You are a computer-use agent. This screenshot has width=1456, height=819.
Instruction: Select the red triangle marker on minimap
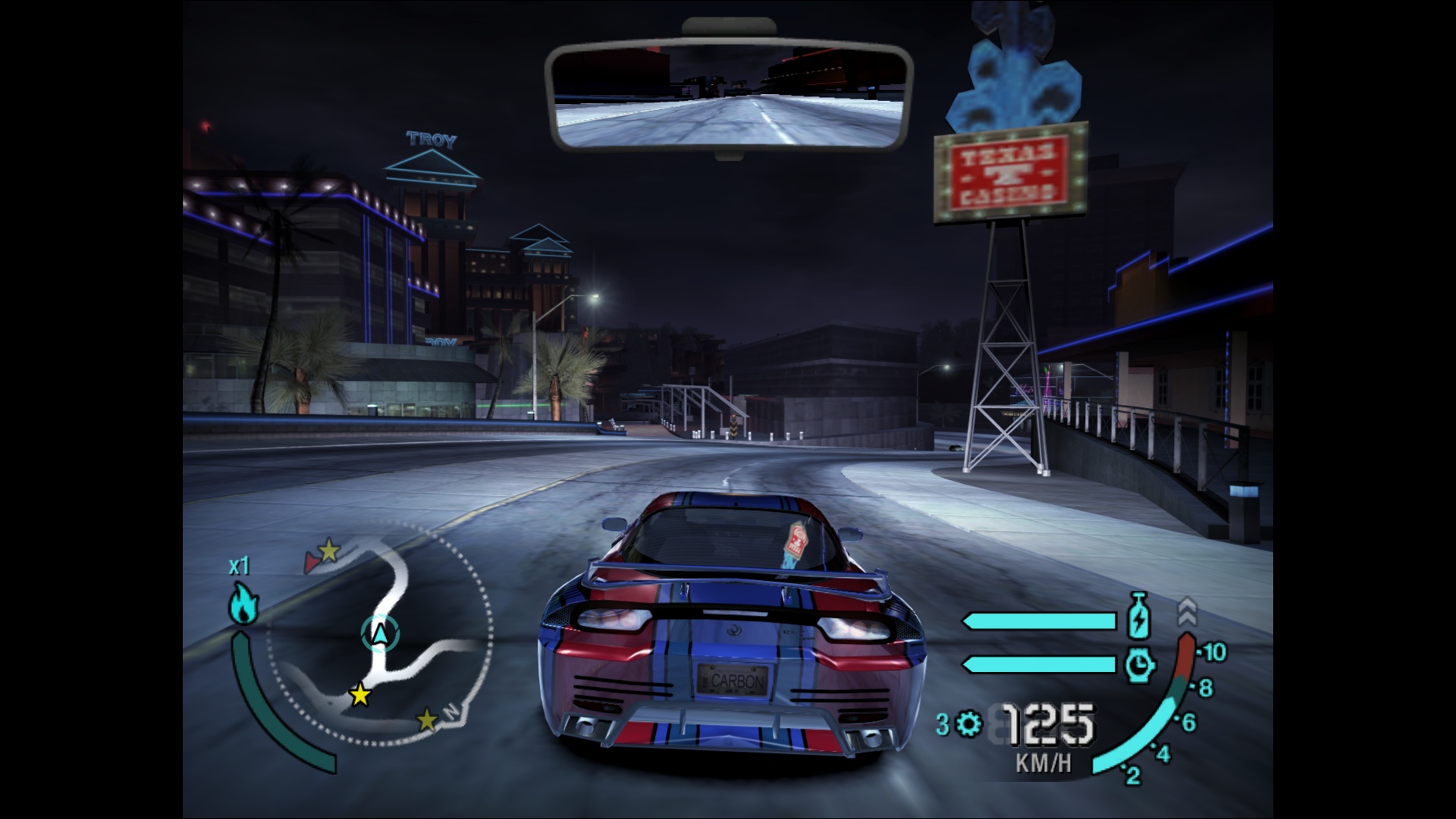[311, 562]
